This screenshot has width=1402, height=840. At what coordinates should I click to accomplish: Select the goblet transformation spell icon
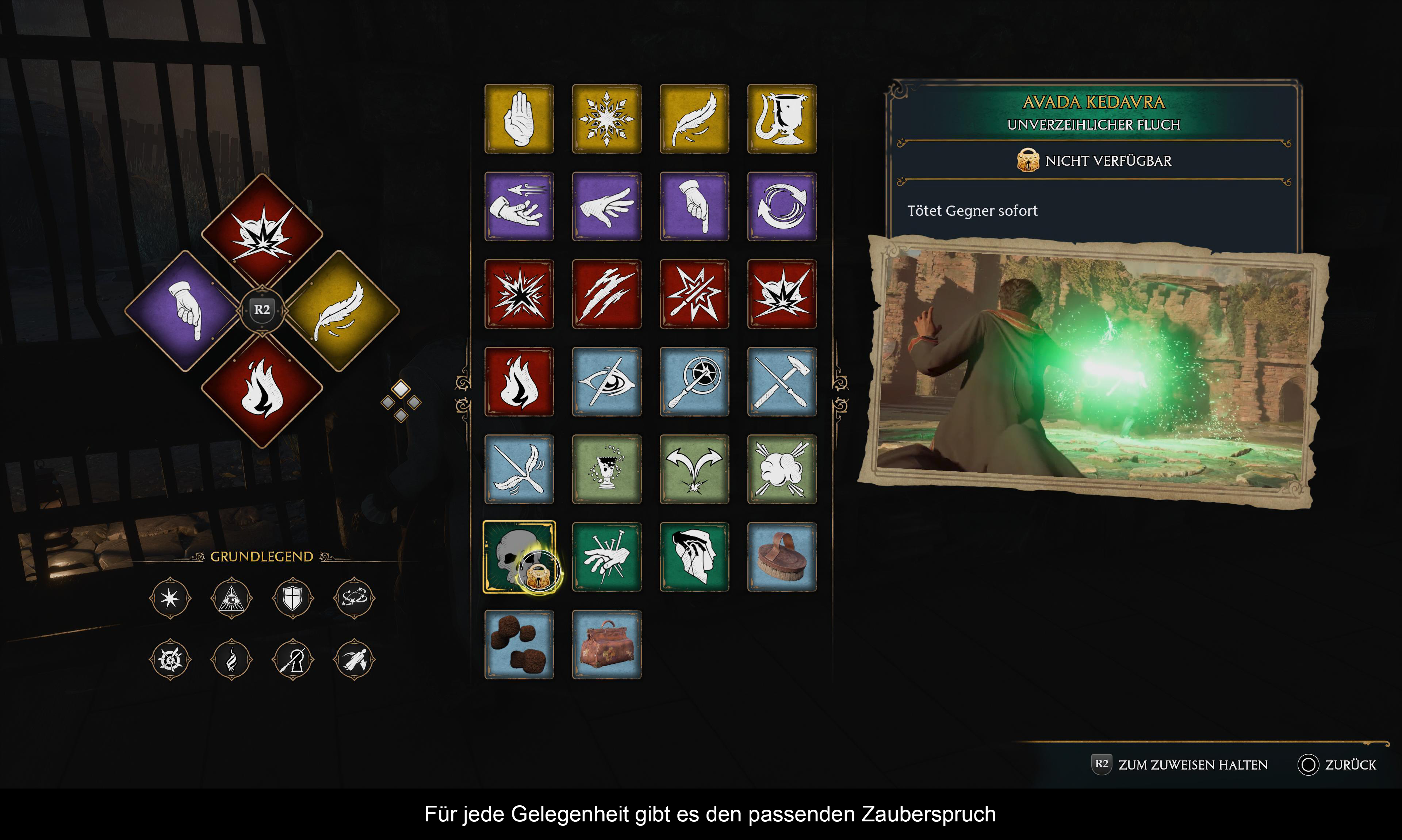[x=782, y=119]
